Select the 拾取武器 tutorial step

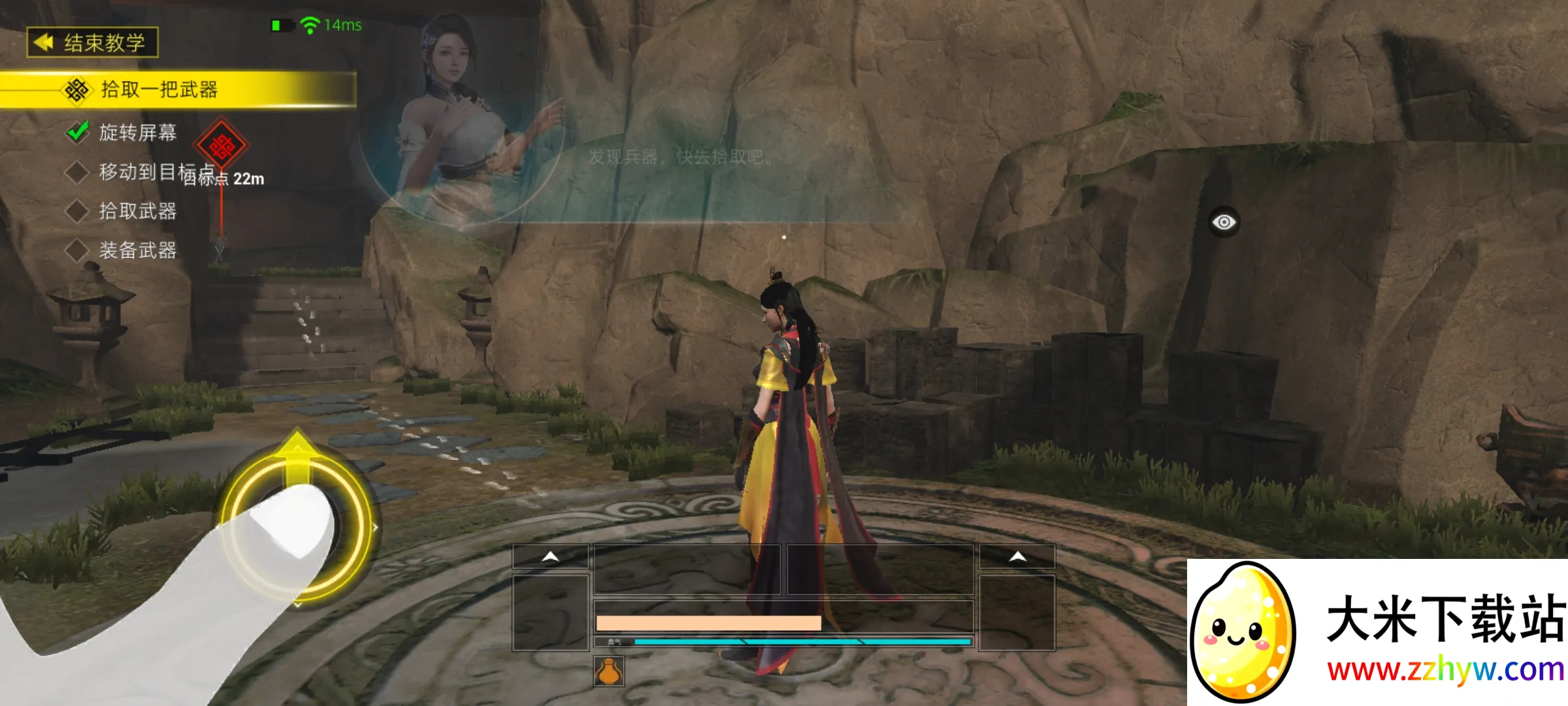pyautogui.click(x=137, y=211)
